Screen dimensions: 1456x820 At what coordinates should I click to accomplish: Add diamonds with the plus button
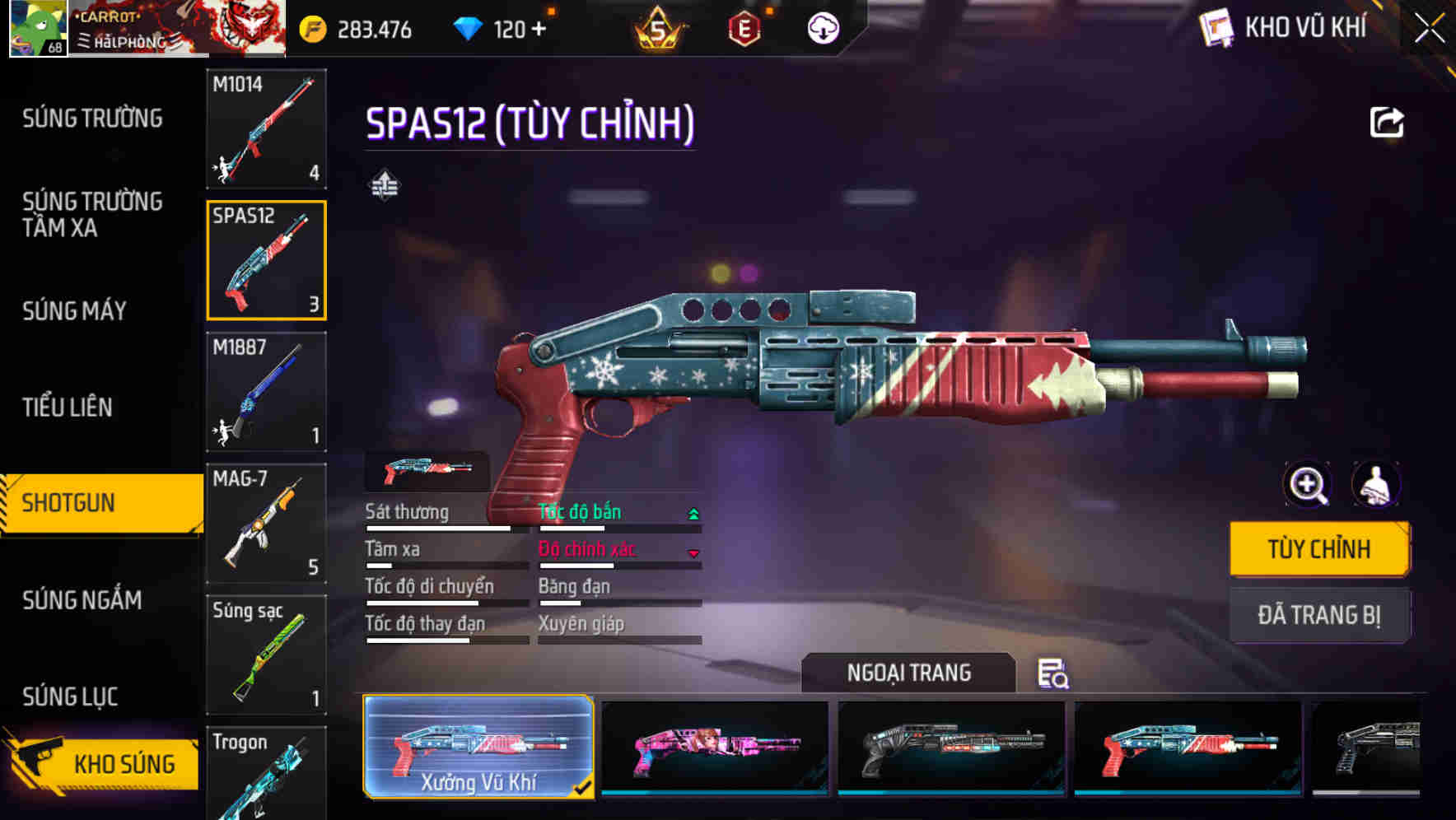(539, 30)
